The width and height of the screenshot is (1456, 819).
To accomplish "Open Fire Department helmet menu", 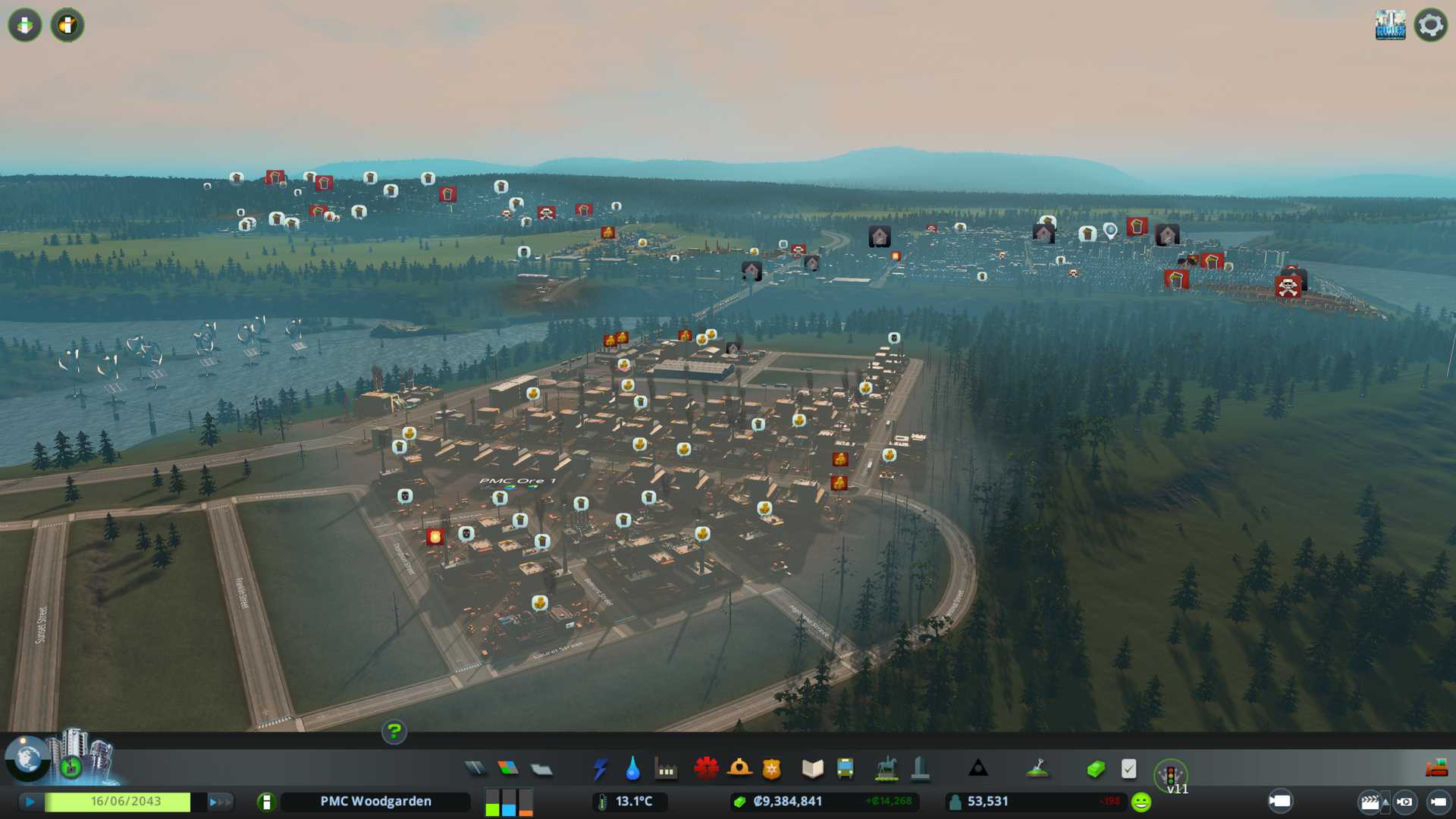I will tap(739, 769).
